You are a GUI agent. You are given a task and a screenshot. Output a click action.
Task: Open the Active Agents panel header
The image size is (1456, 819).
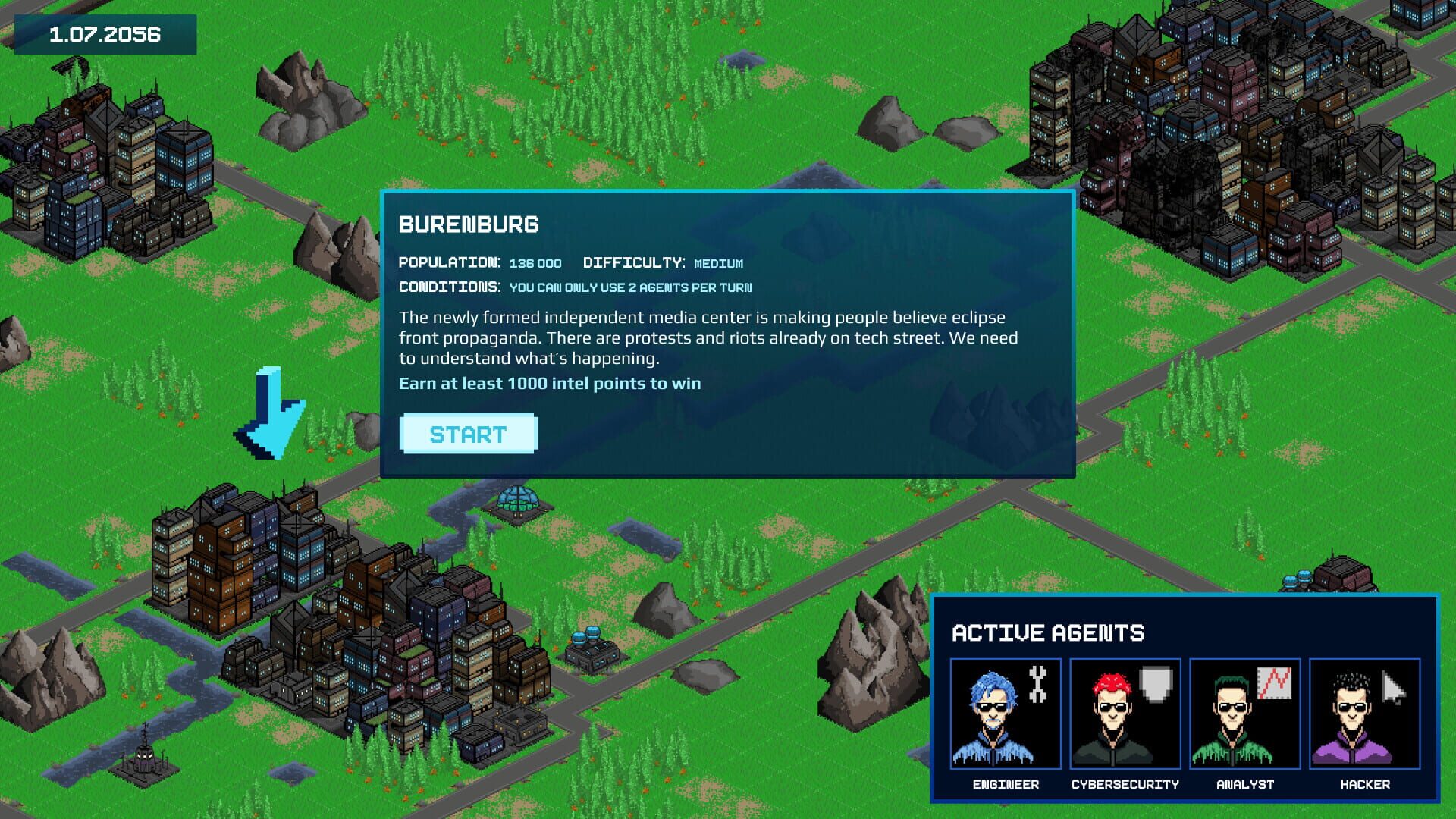(x=1050, y=632)
